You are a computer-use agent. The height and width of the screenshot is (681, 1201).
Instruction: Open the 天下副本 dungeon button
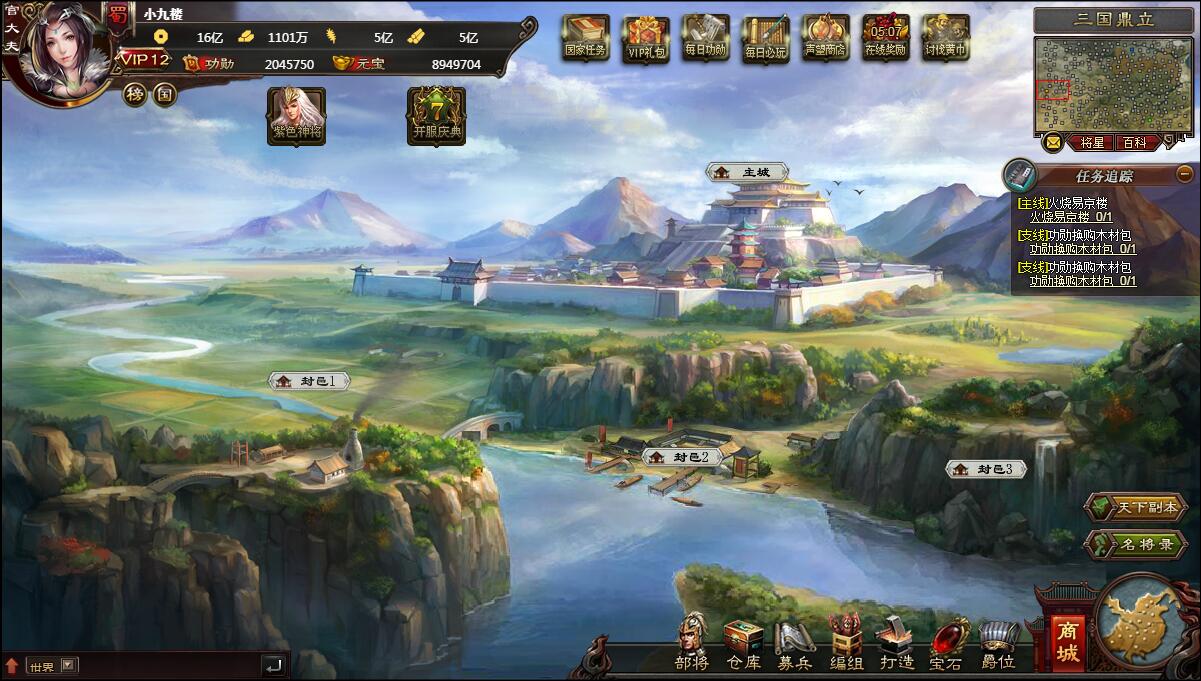click(x=1135, y=507)
